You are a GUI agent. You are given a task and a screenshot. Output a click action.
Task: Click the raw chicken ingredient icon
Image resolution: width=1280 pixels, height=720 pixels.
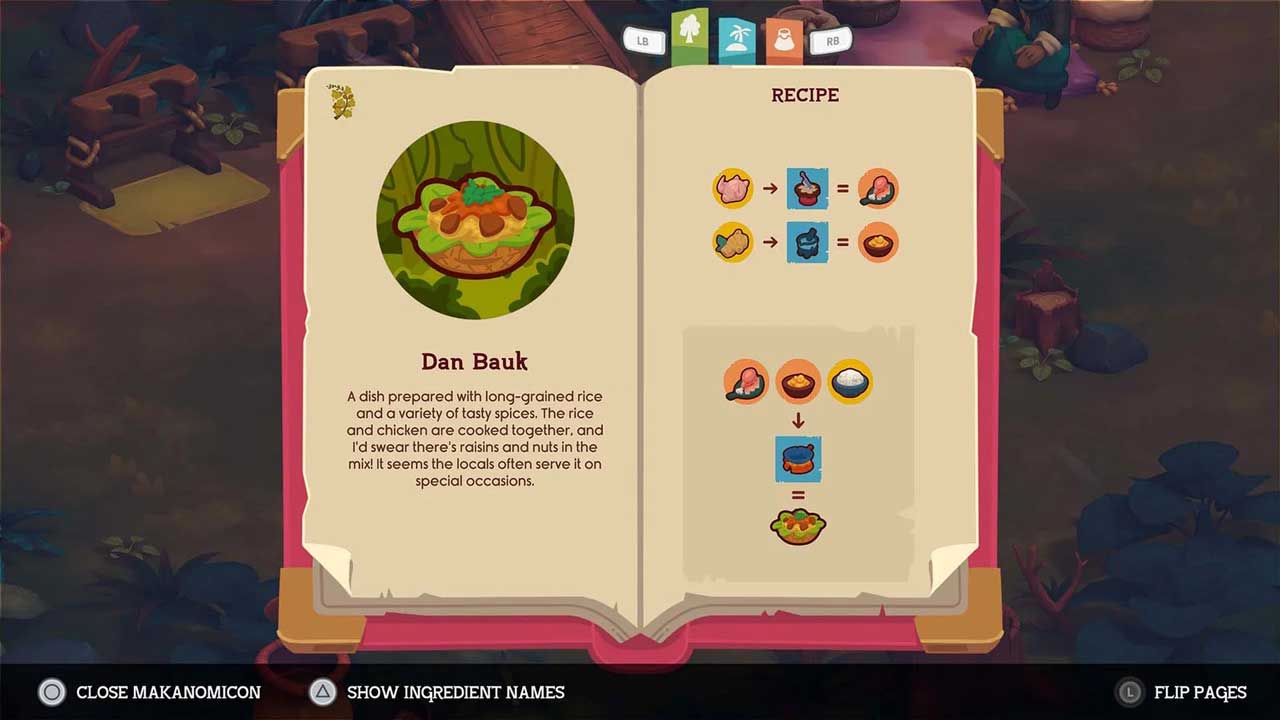(x=732, y=188)
